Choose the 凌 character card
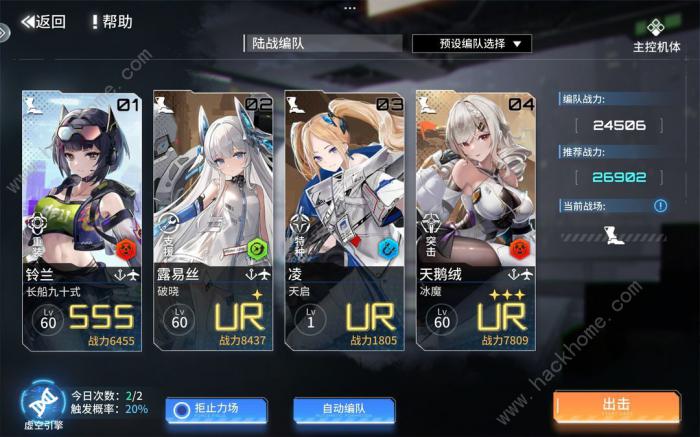700x437 pixels. [x=345, y=220]
